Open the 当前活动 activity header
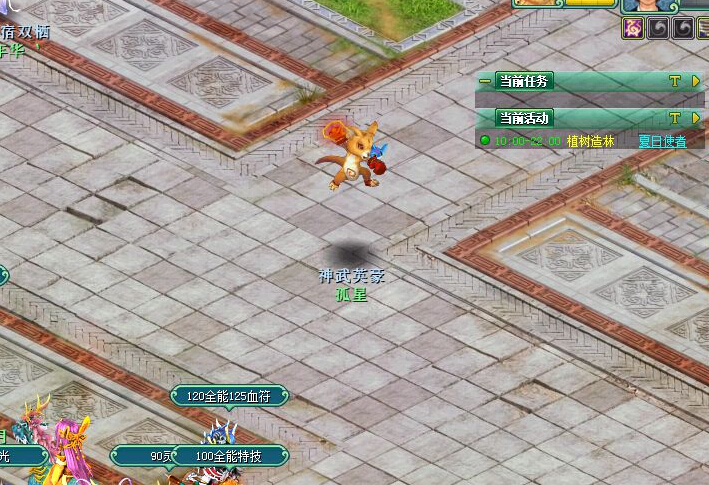 click(524, 118)
